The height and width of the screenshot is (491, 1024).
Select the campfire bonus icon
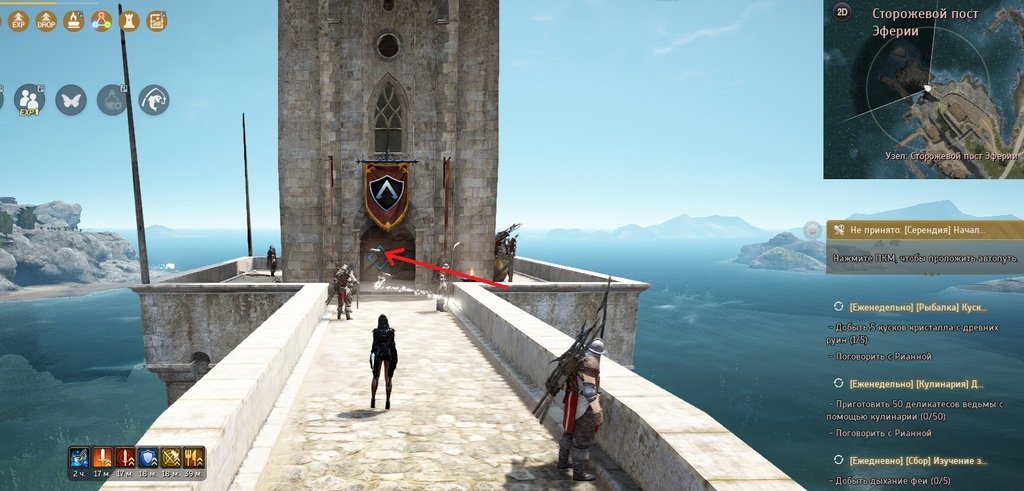pyautogui.click(x=74, y=20)
